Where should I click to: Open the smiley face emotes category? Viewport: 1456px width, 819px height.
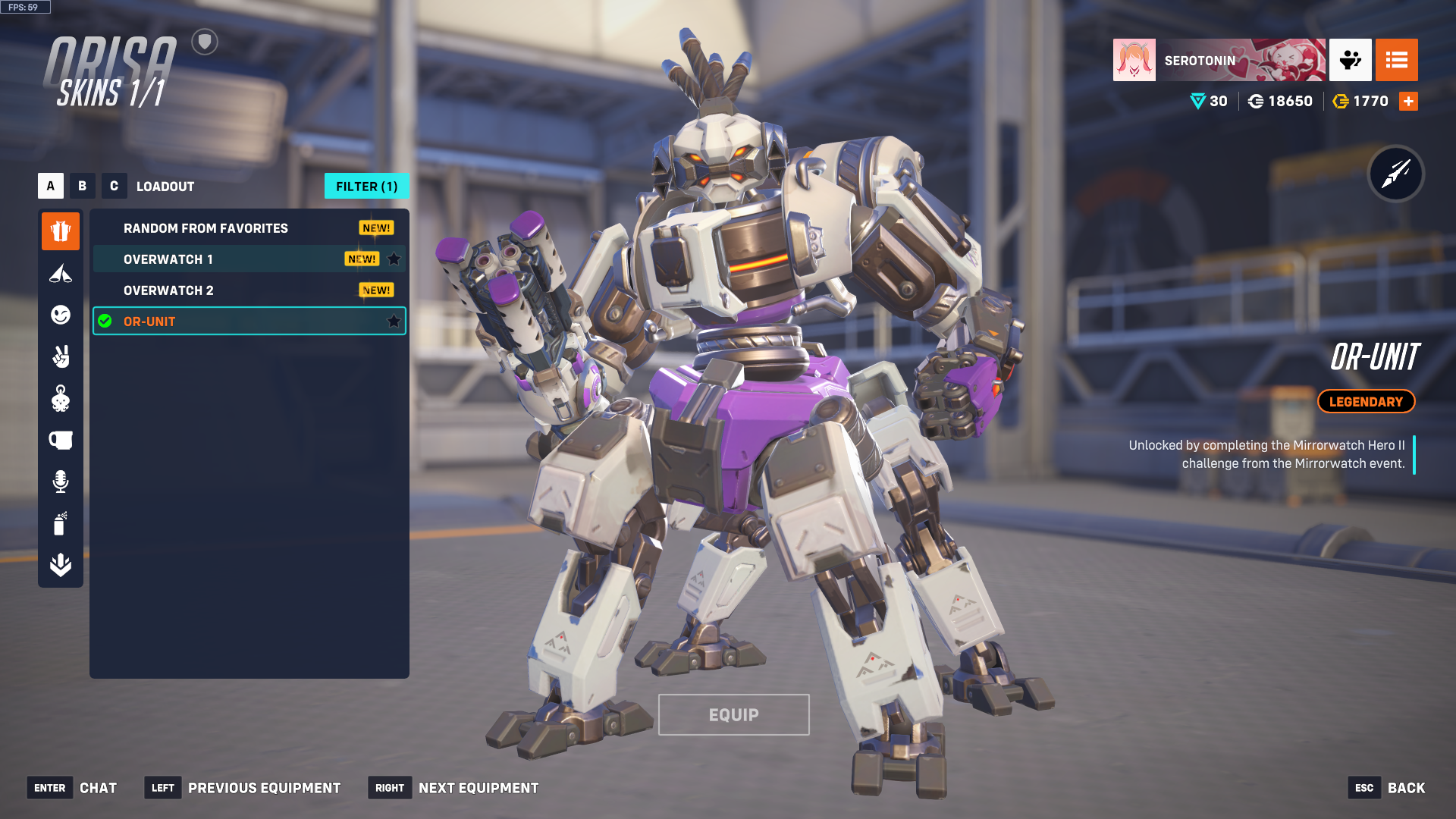(61, 315)
